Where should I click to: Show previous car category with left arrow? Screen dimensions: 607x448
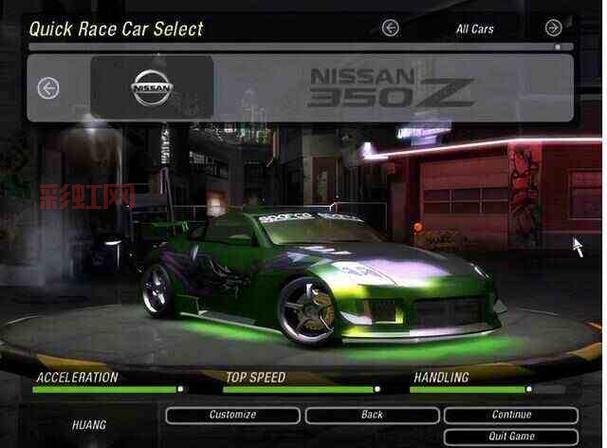coord(390,28)
